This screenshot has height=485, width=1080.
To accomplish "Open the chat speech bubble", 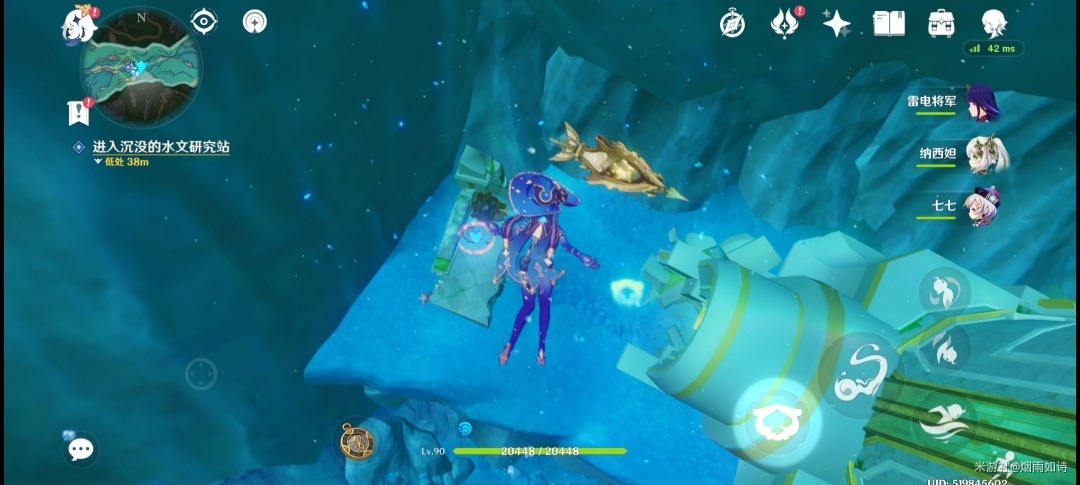I will click(80, 449).
